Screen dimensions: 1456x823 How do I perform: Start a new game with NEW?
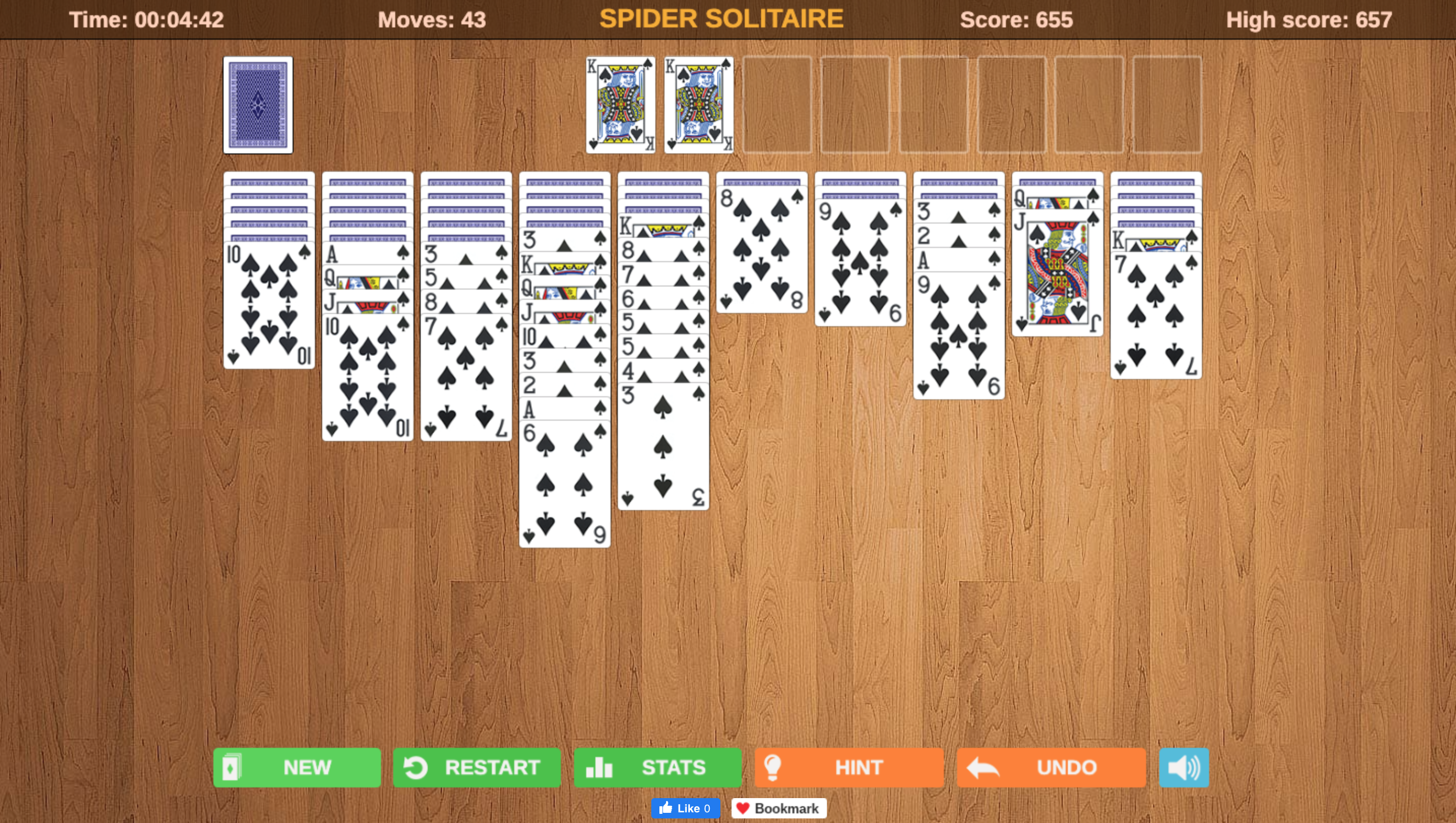tap(297, 768)
